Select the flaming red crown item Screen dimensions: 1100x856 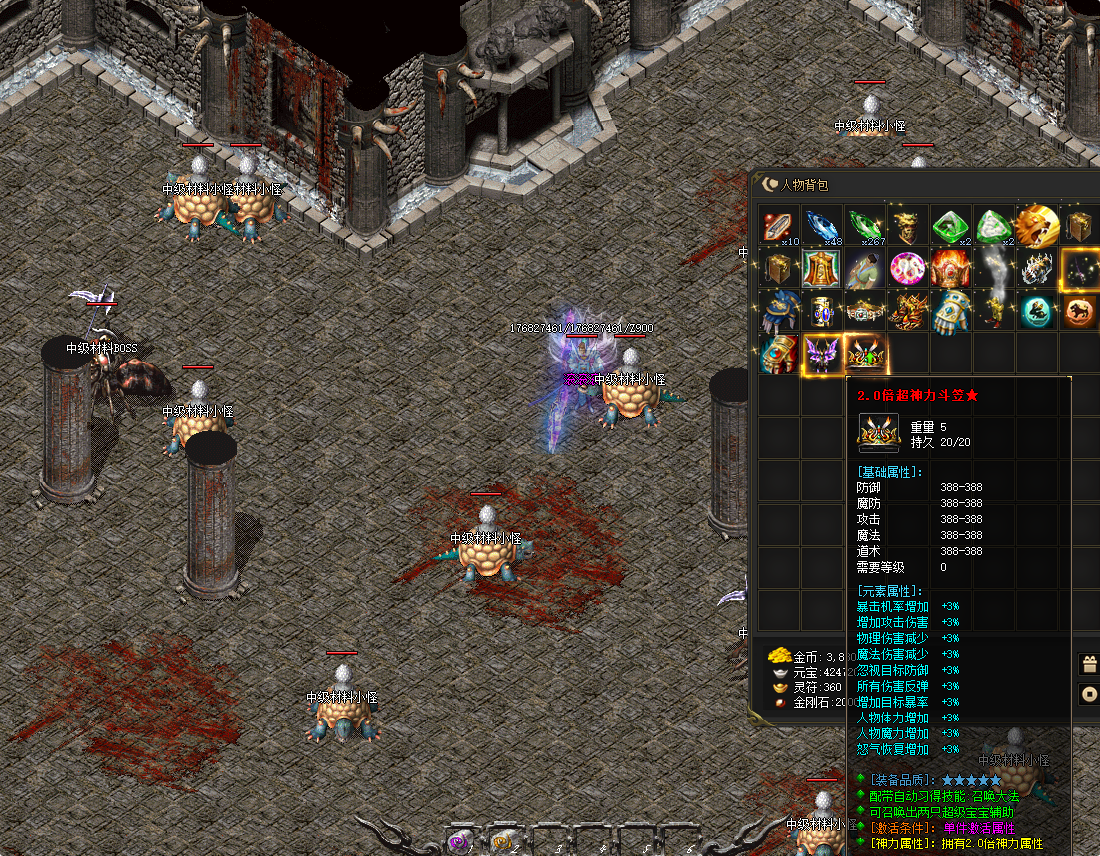[950, 269]
